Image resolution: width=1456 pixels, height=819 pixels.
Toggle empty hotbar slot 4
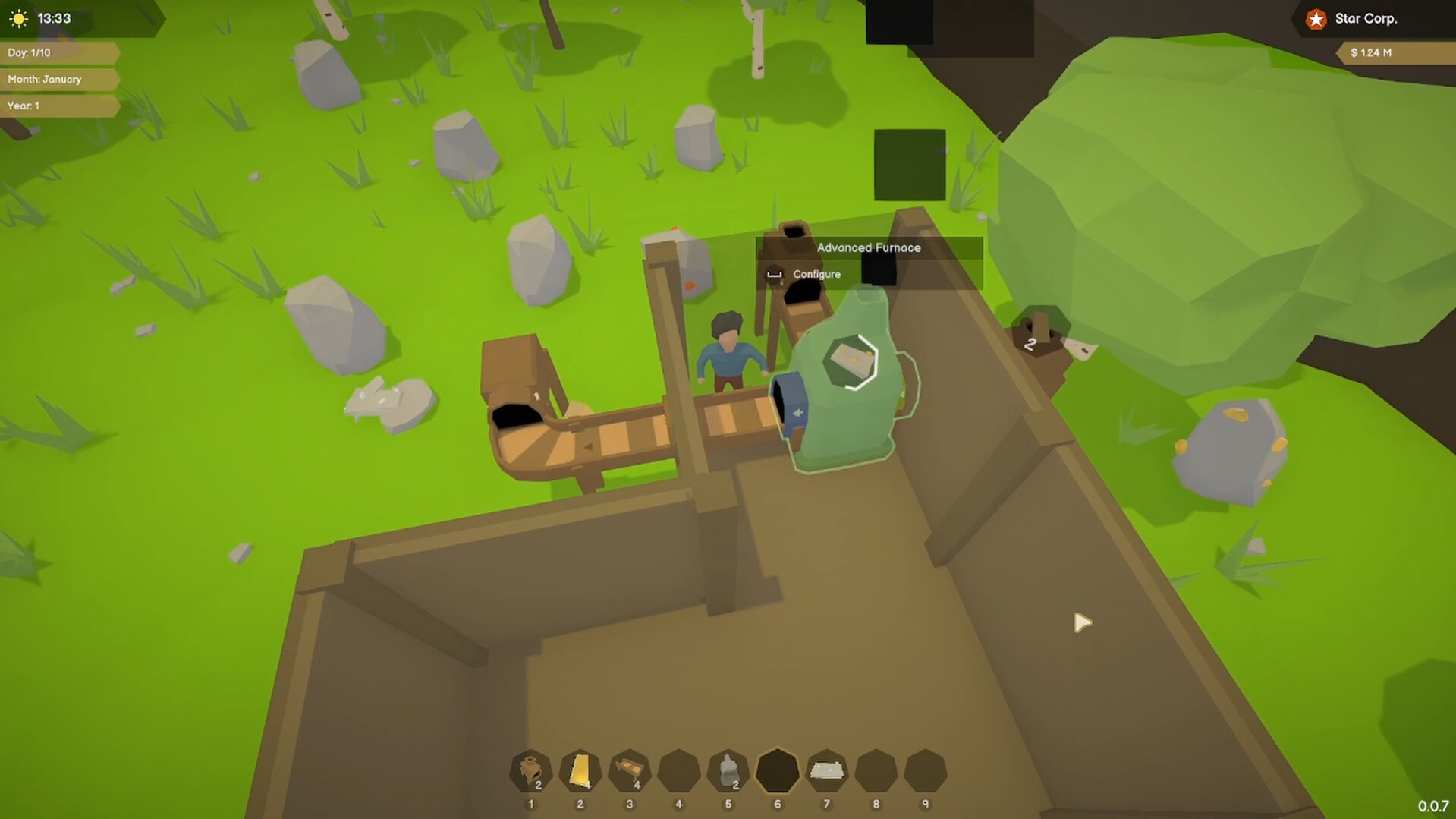[678, 771]
